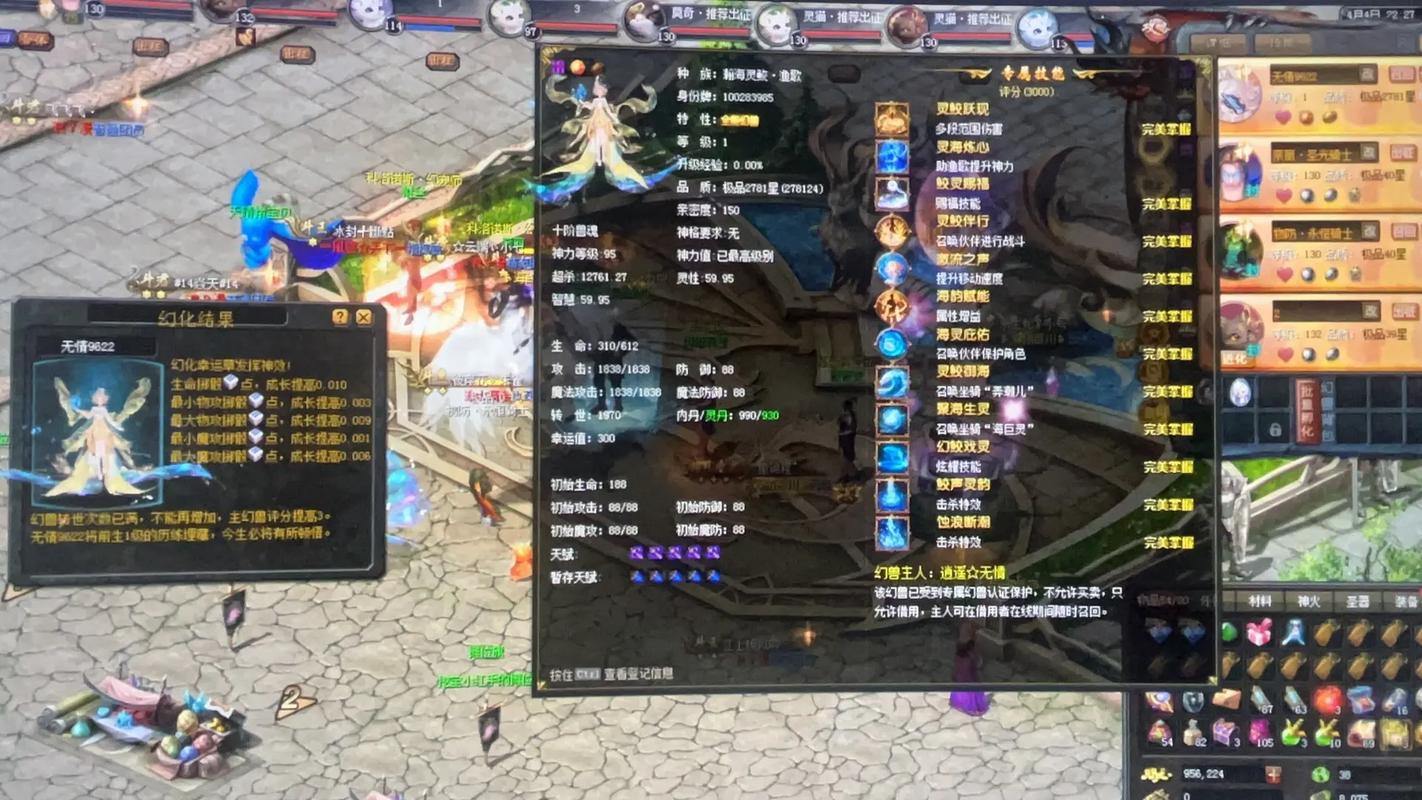
Task: Select the pink gift box in the inventory
Action: pos(1259,631)
